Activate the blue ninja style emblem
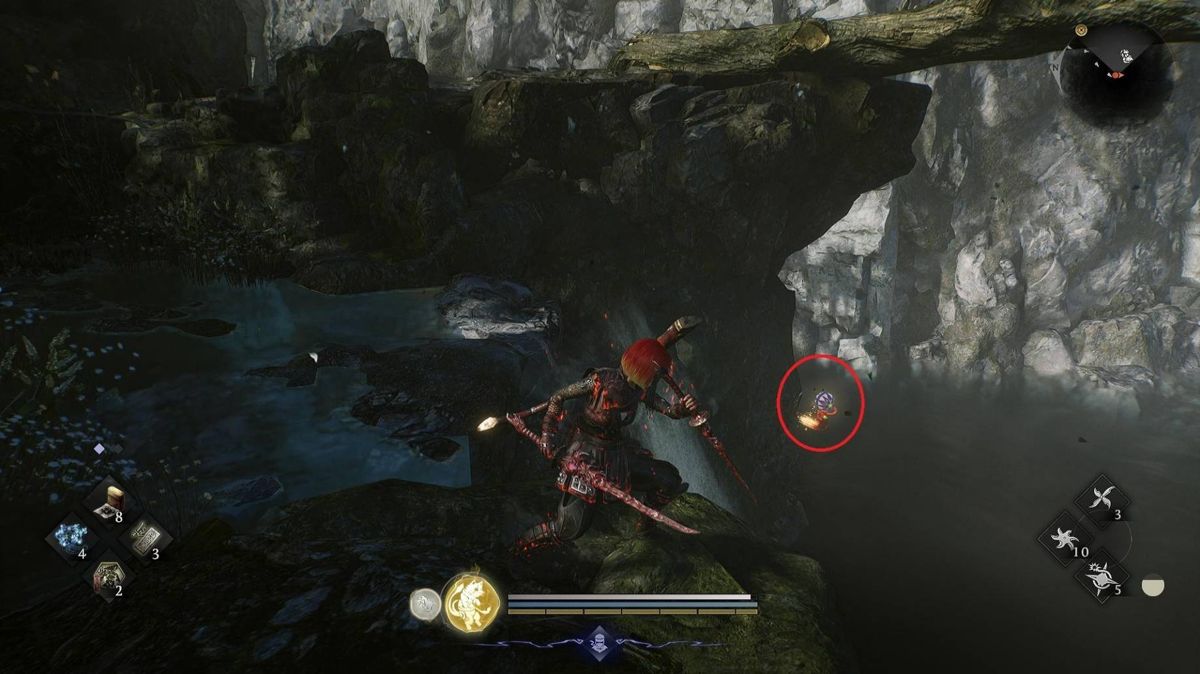The height and width of the screenshot is (674, 1200). pyautogui.click(x=598, y=643)
